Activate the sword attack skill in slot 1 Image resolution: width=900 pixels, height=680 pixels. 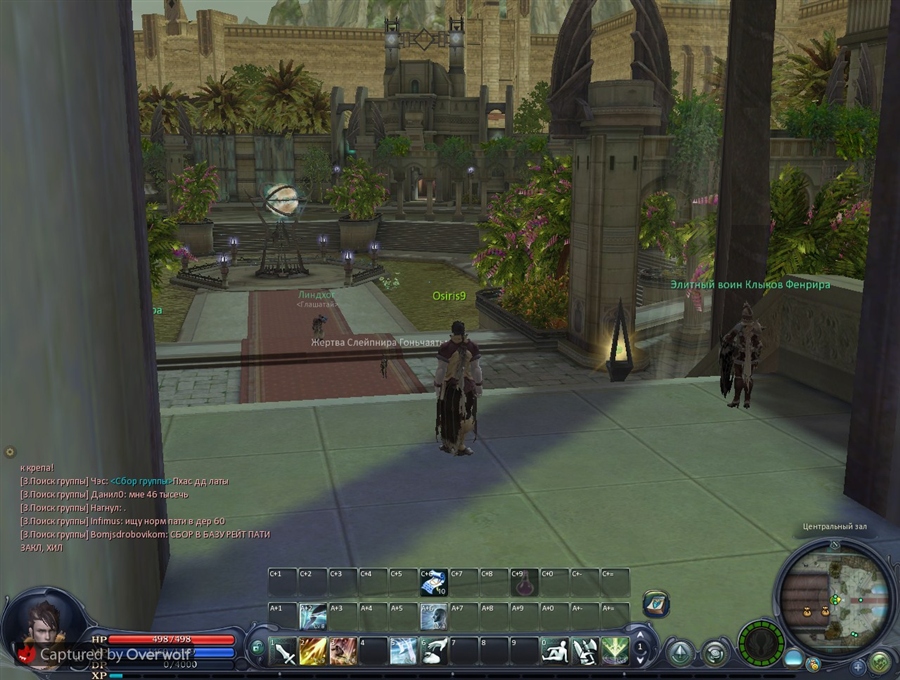tap(284, 651)
